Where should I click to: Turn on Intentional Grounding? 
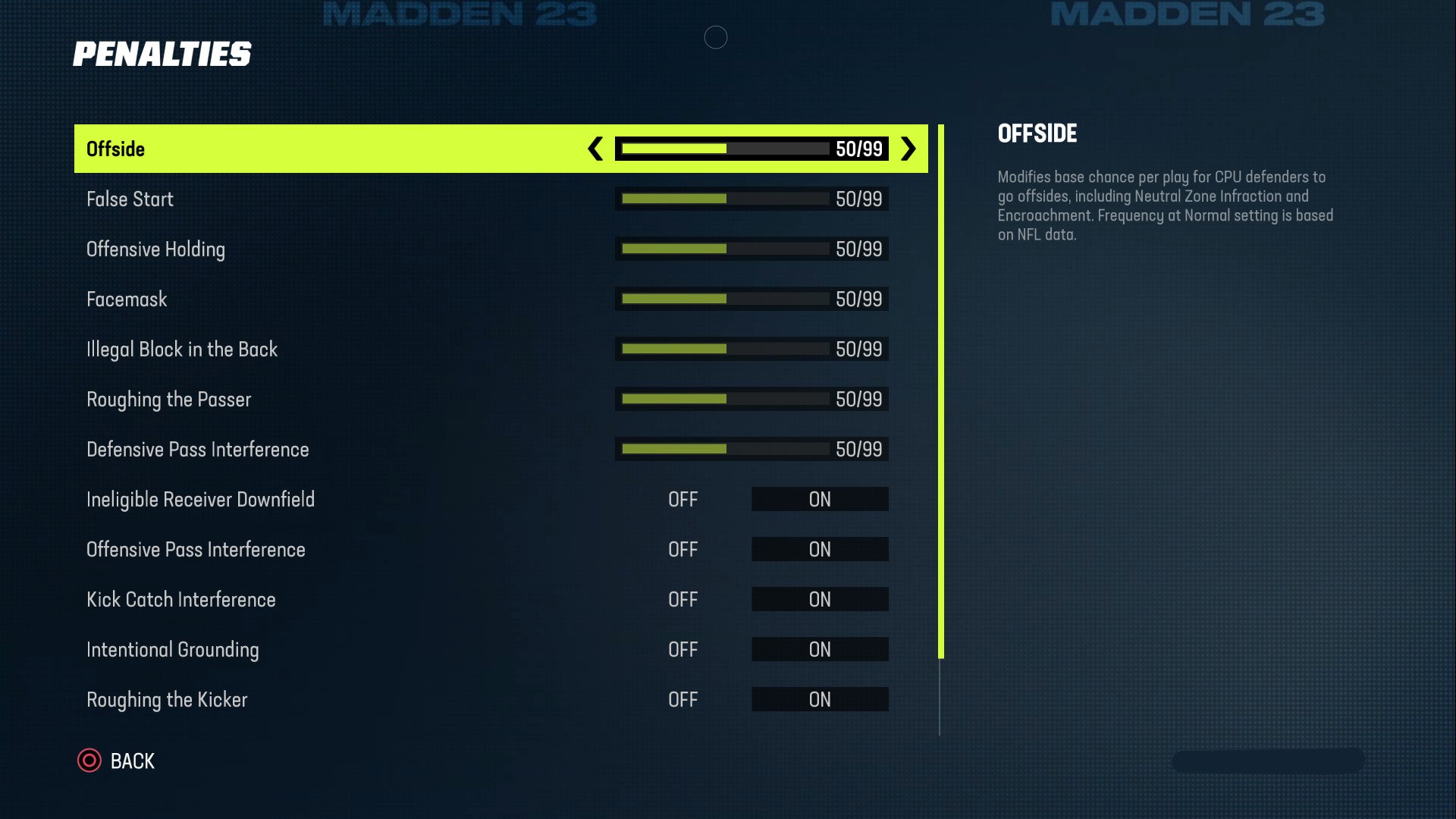point(820,649)
